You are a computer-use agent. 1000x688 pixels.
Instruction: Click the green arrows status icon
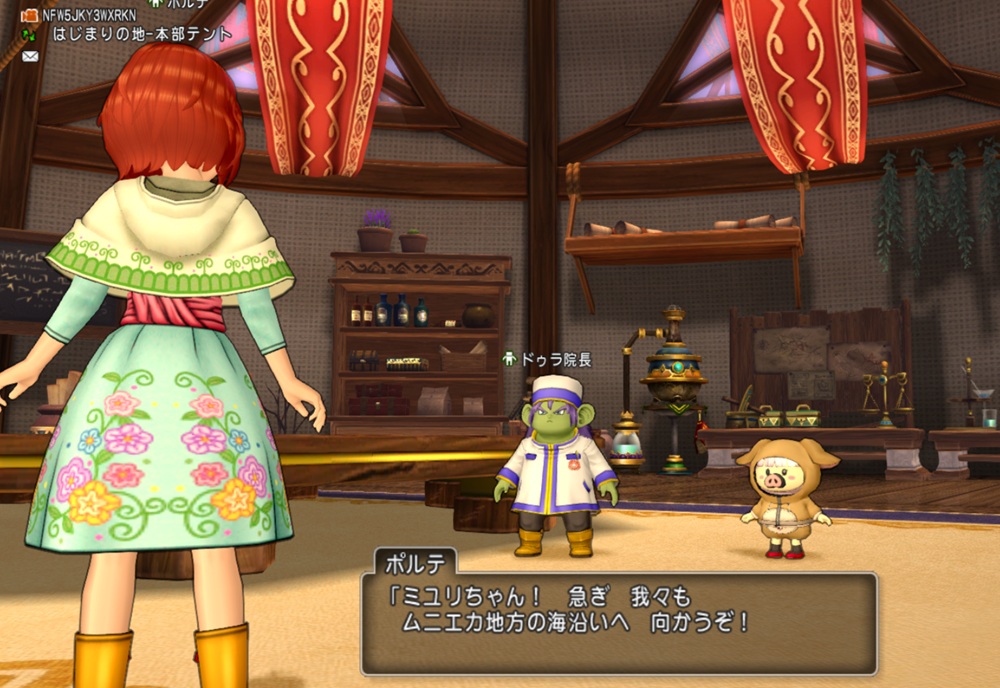pyautogui.click(x=29, y=35)
